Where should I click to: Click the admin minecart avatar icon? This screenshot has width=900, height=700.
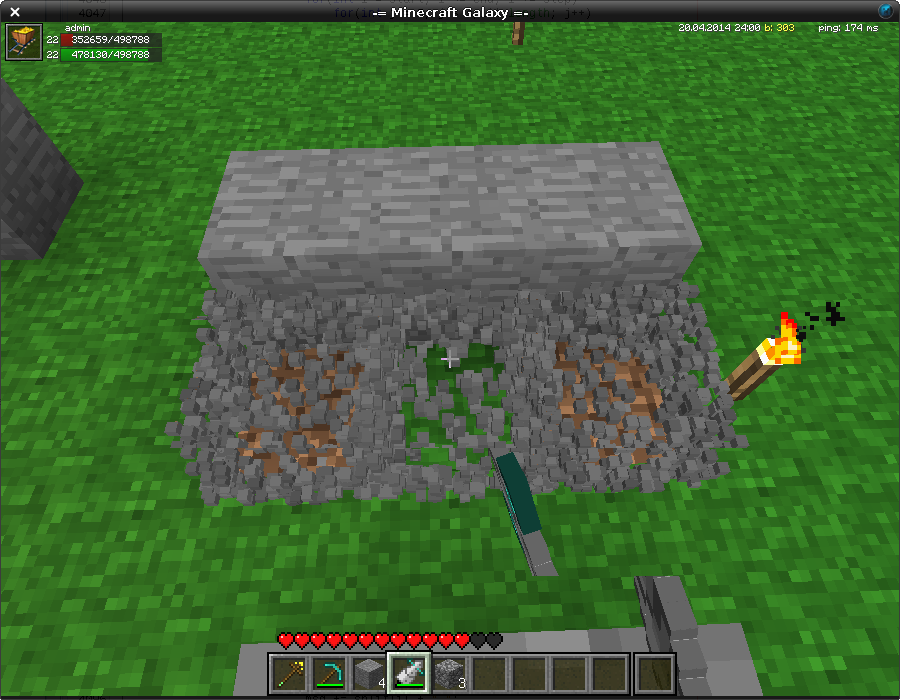point(23,43)
